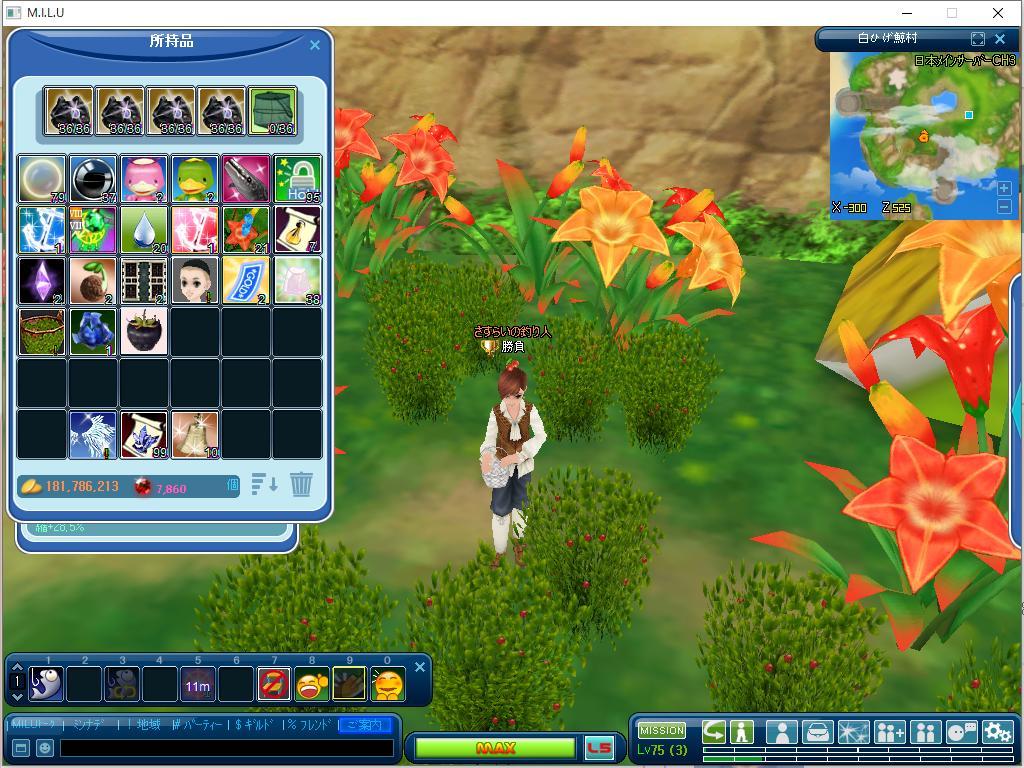Screen dimensions: 1024x768
Task: Open the settings gears menu
Action: click(997, 732)
